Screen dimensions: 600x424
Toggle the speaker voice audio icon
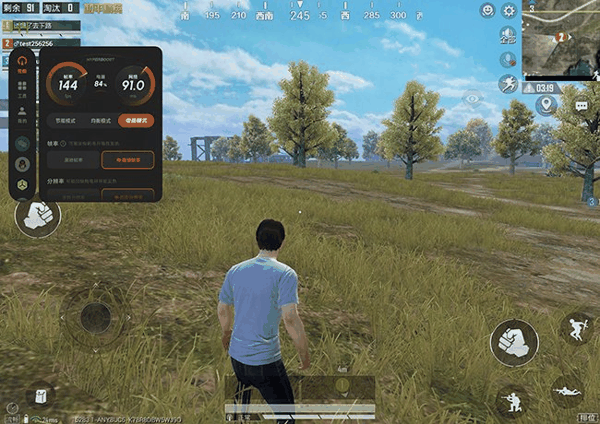(508, 35)
